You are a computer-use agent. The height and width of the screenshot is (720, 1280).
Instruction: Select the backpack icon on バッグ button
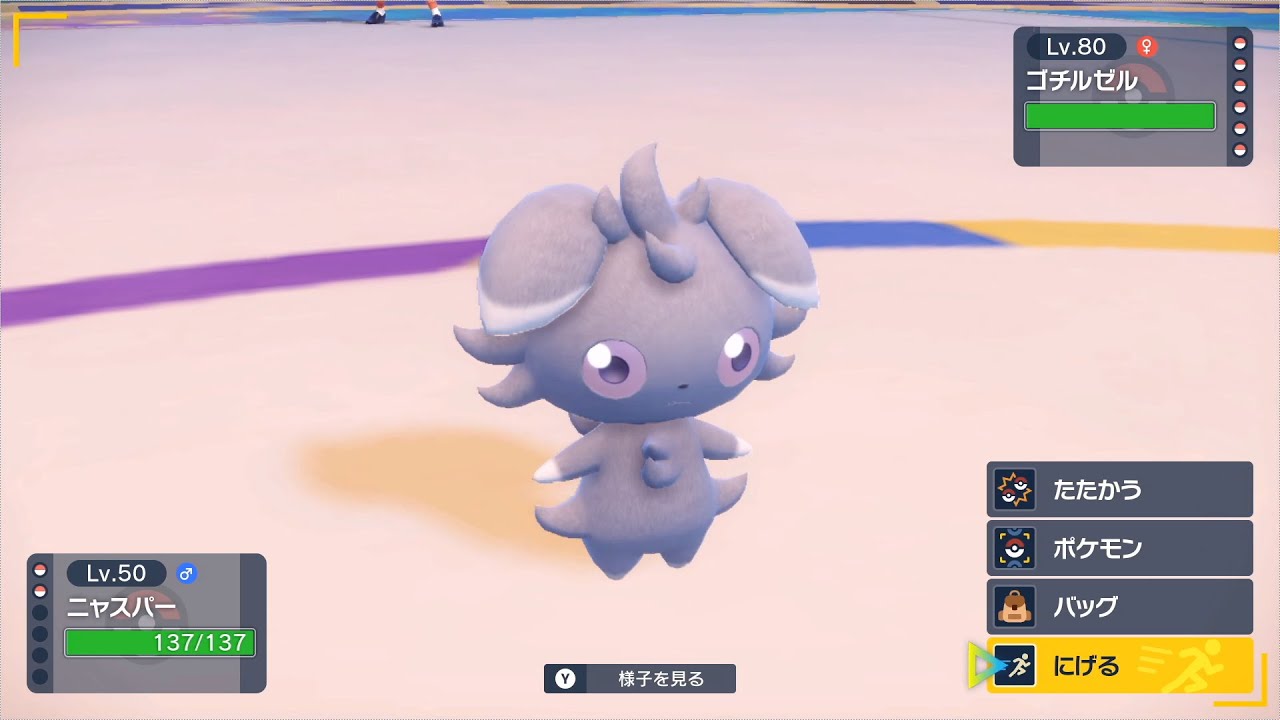tap(1013, 605)
